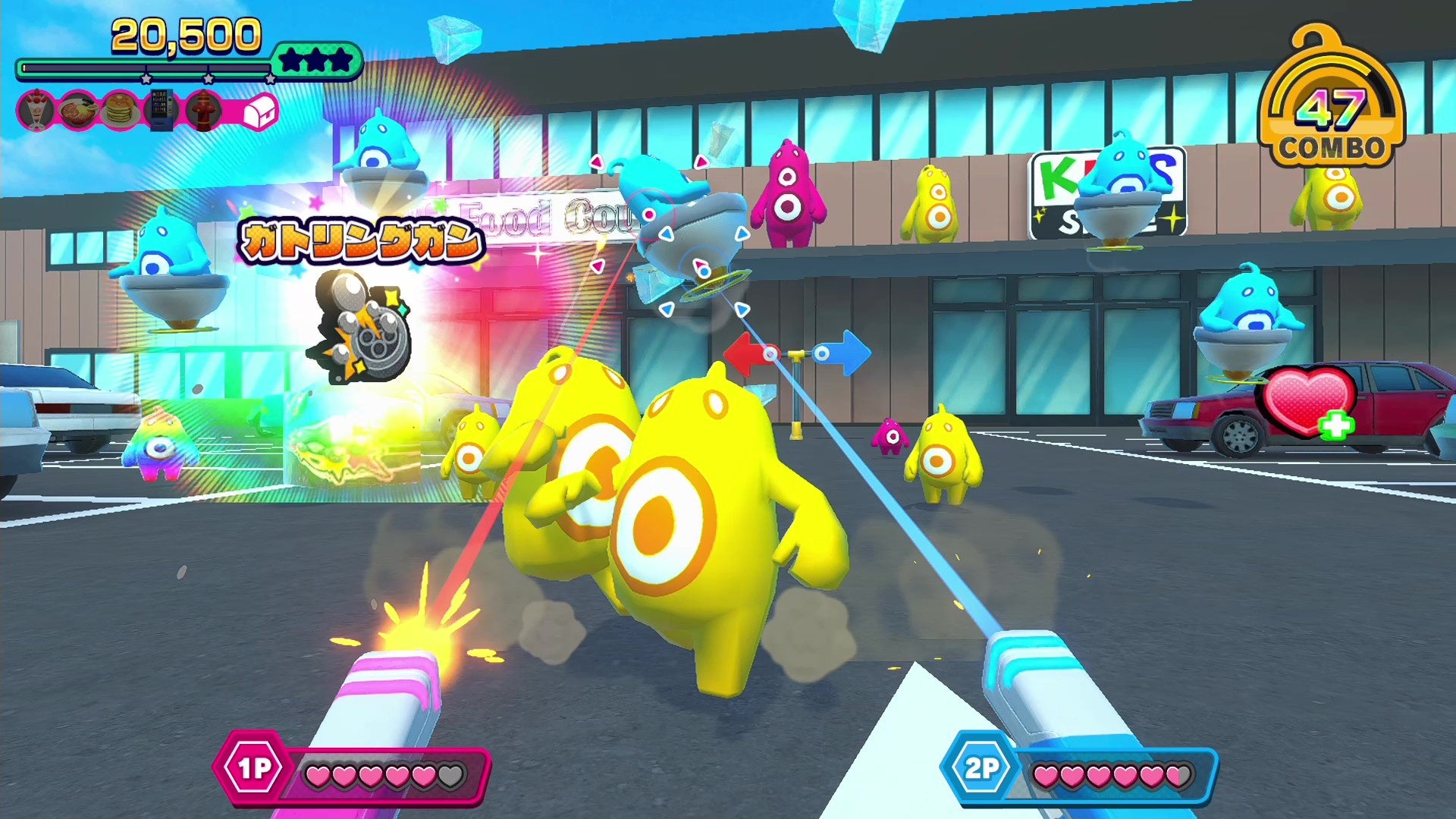Grab the Gatling gun power-up icon
This screenshot has width=1456, height=819.
[361, 326]
